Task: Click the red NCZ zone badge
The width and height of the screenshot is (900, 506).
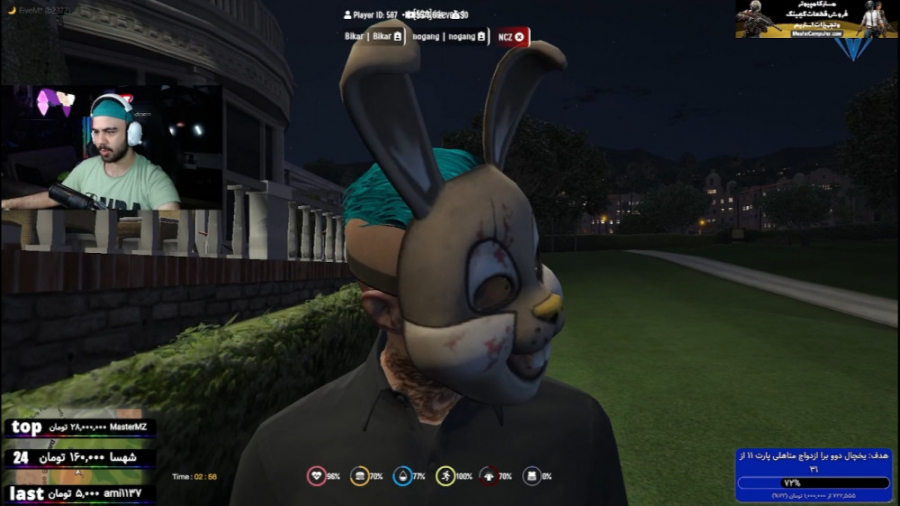Action: point(513,37)
